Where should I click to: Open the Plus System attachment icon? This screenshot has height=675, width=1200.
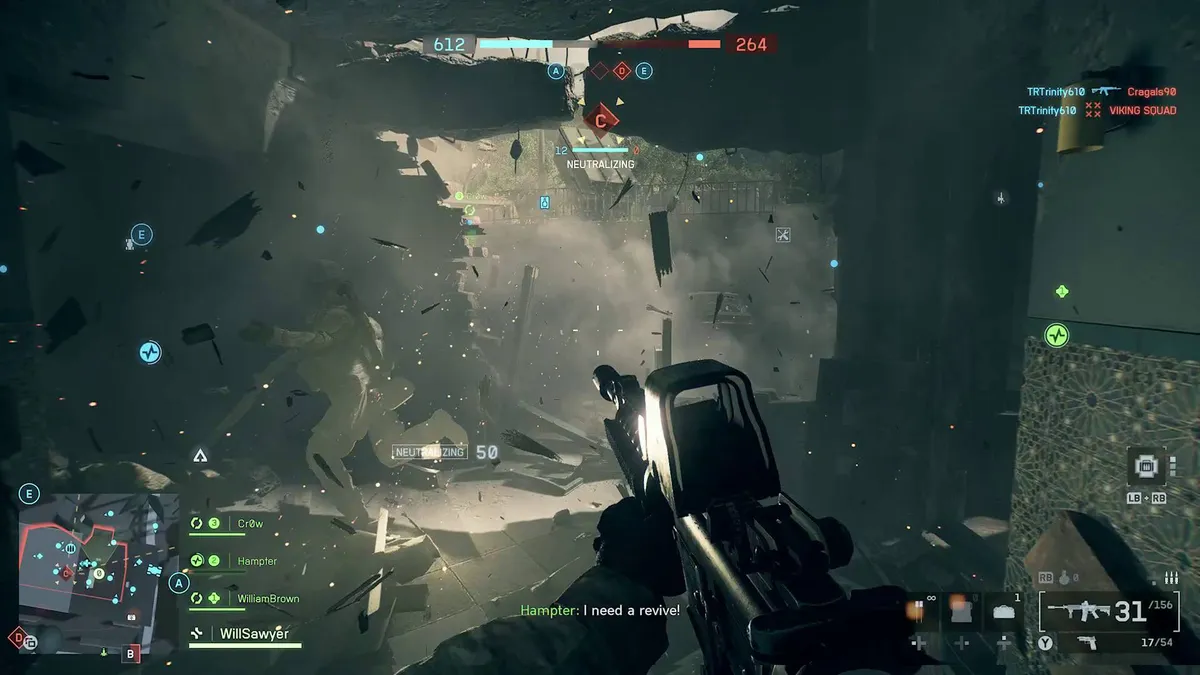click(1146, 466)
